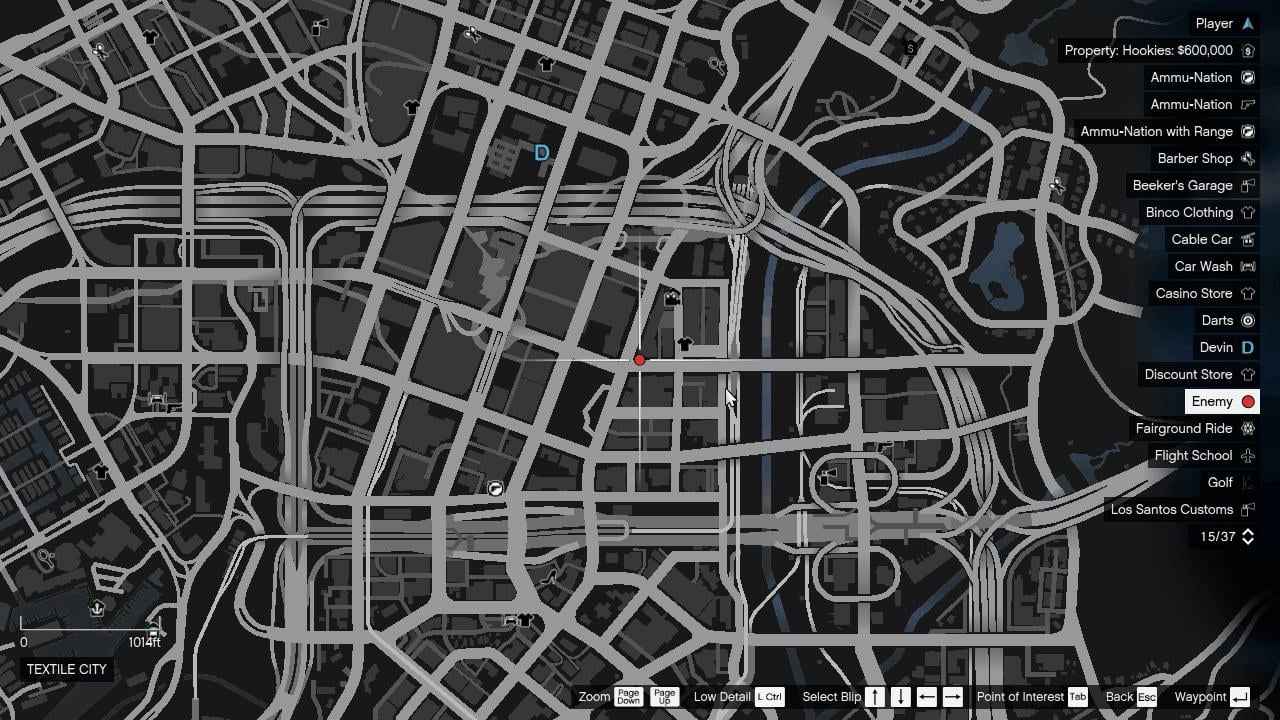Click the Barber Shop scissors icon
Screen dimensions: 1280x720
[1247, 158]
